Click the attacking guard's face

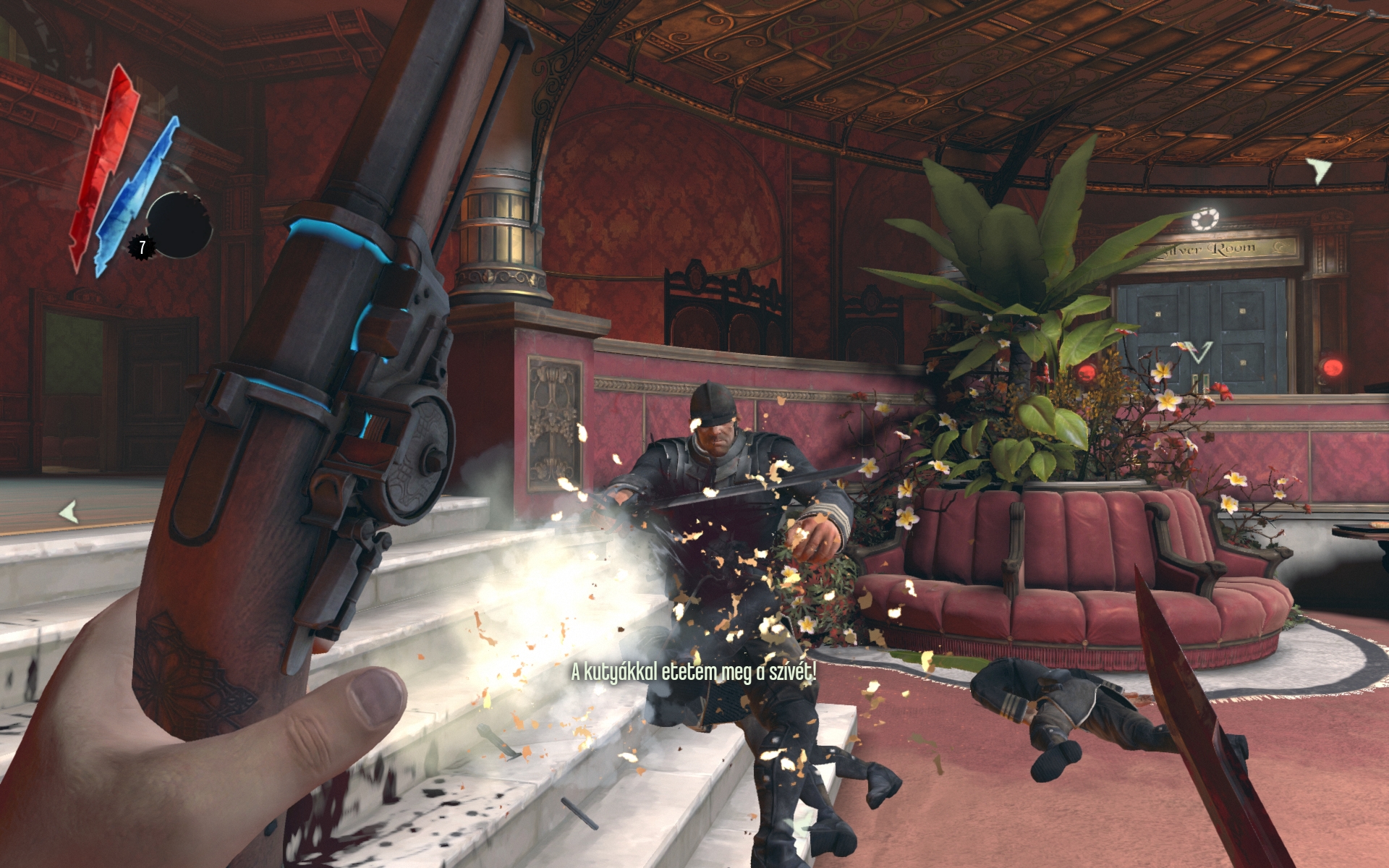(x=713, y=435)
